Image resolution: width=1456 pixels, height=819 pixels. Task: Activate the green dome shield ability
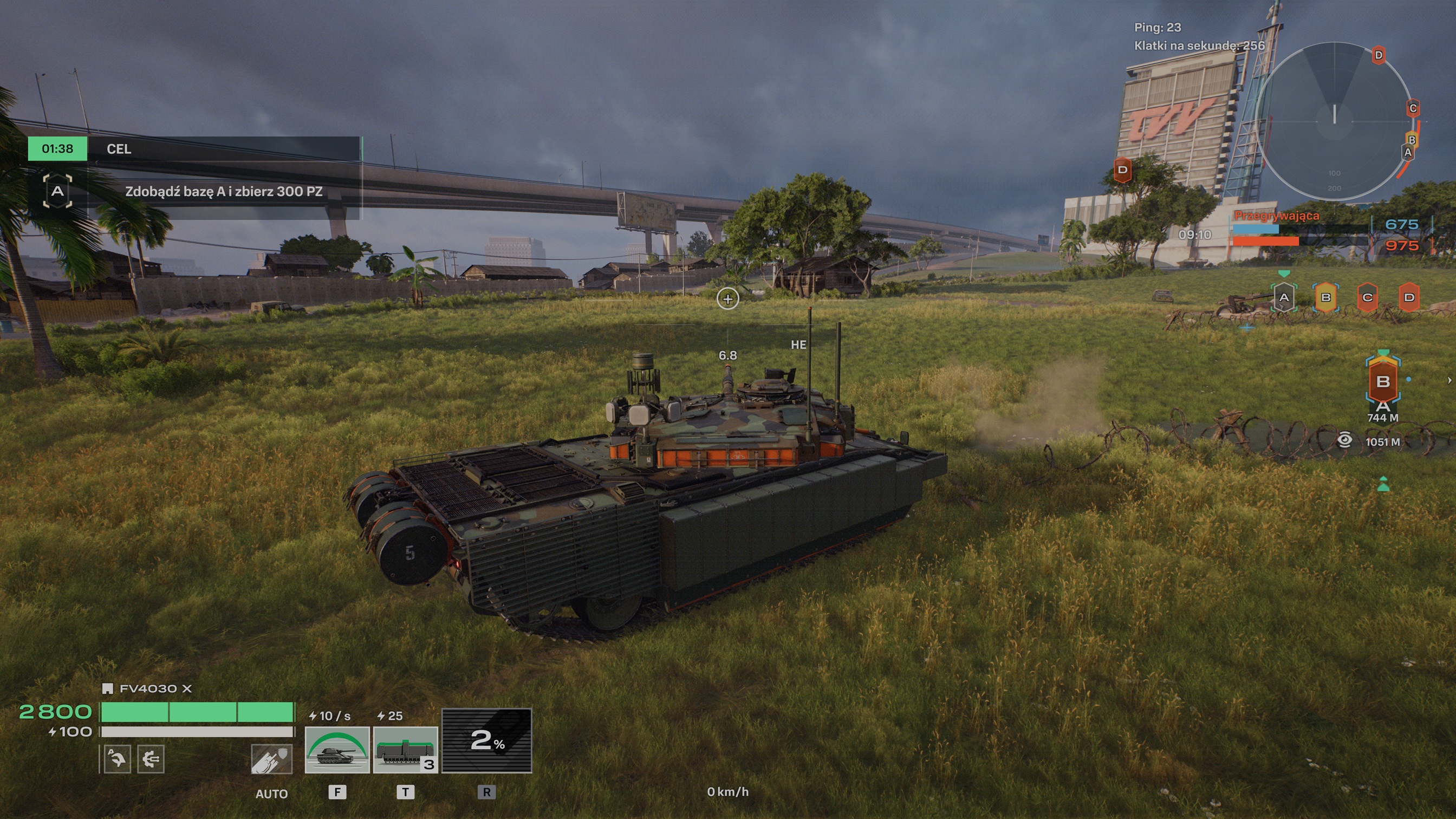337,750
